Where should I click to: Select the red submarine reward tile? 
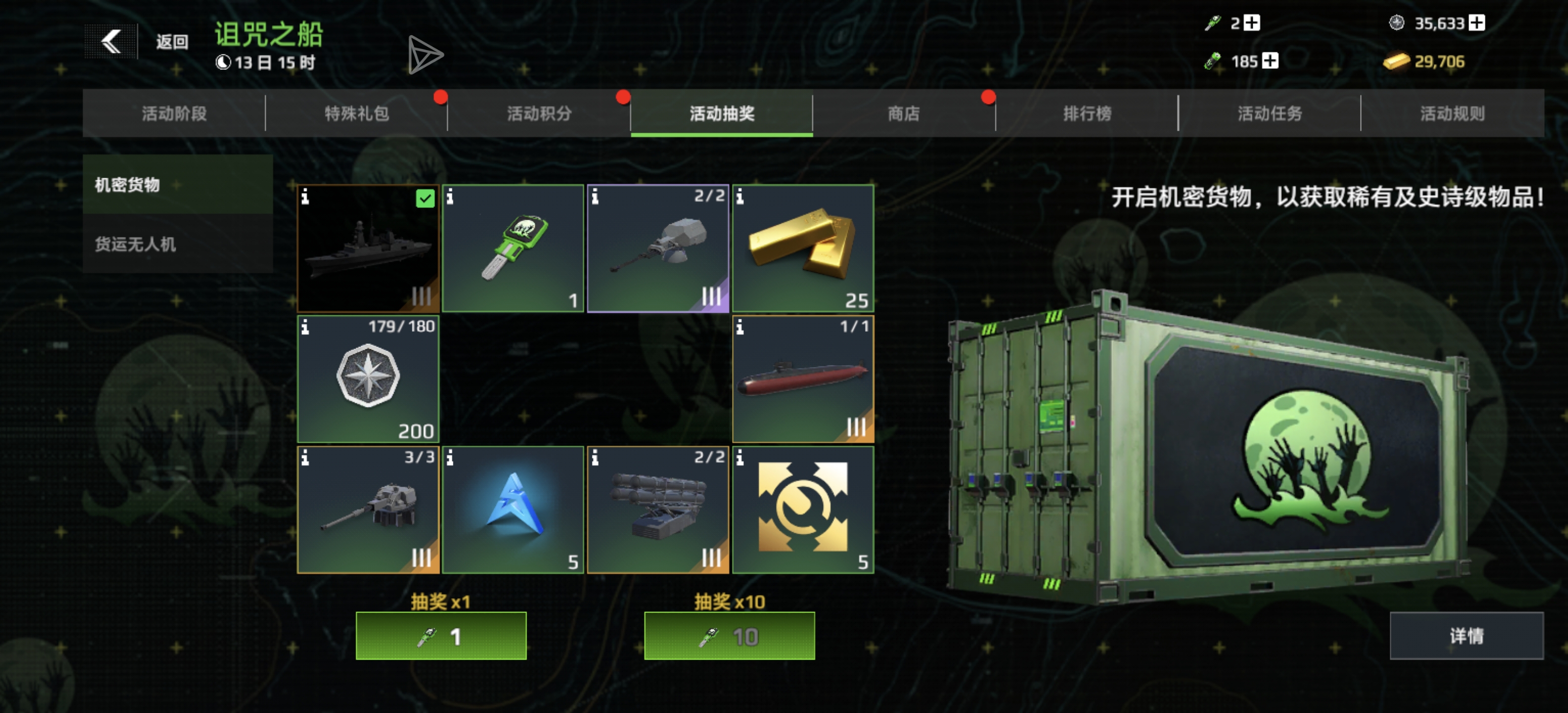coord(803,379)
